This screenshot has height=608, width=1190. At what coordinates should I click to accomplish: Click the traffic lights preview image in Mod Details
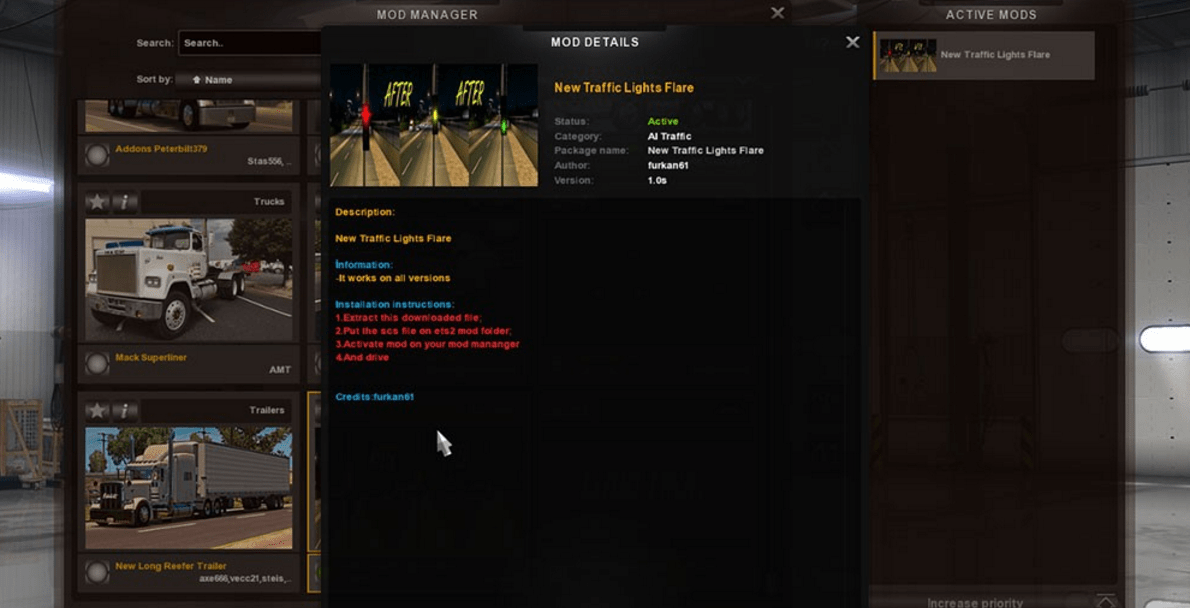click(434, 125)
